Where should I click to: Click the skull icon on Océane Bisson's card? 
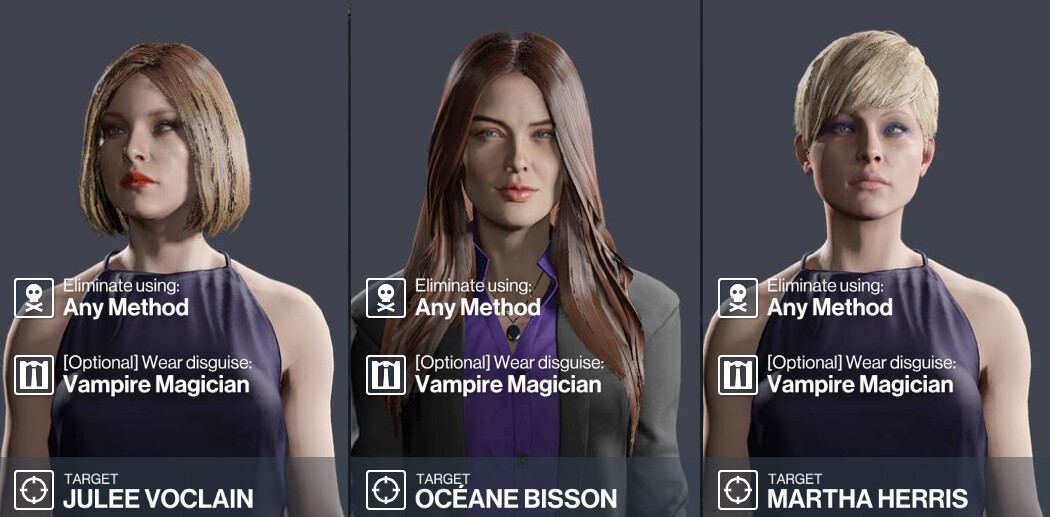(385, 298)
